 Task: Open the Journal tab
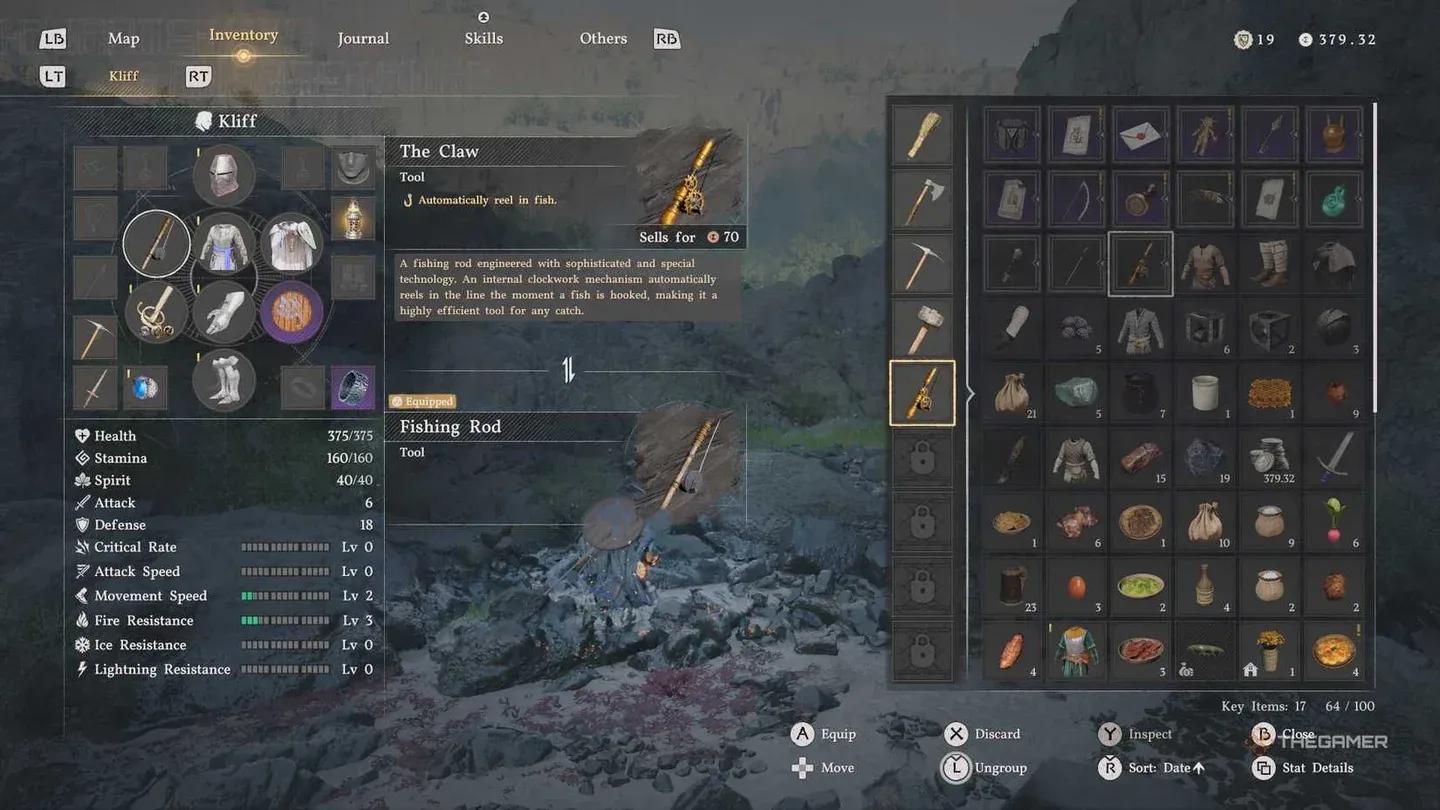[363, 38]
